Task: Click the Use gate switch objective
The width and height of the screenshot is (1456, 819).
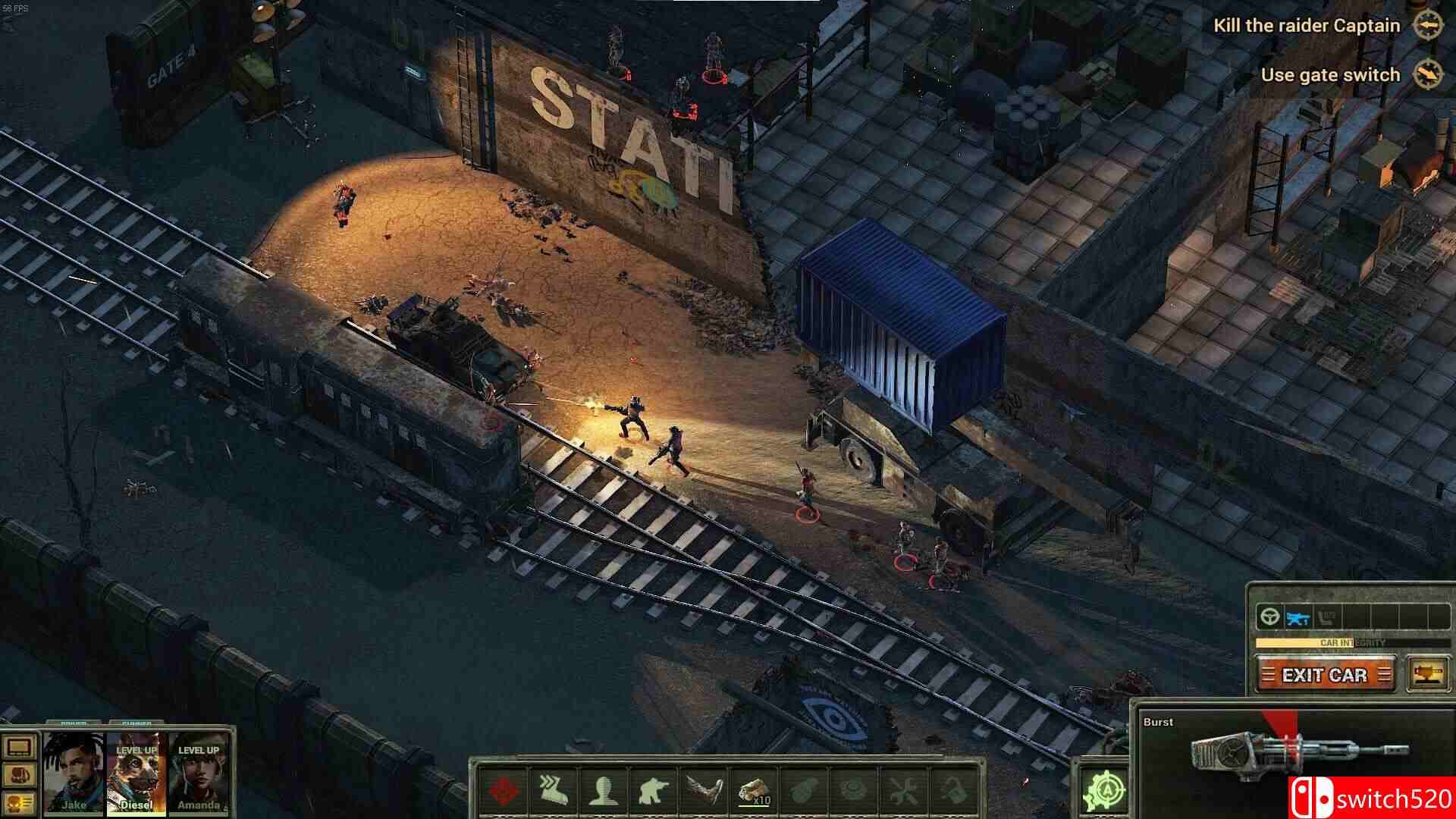Action: coord(1330,74)
